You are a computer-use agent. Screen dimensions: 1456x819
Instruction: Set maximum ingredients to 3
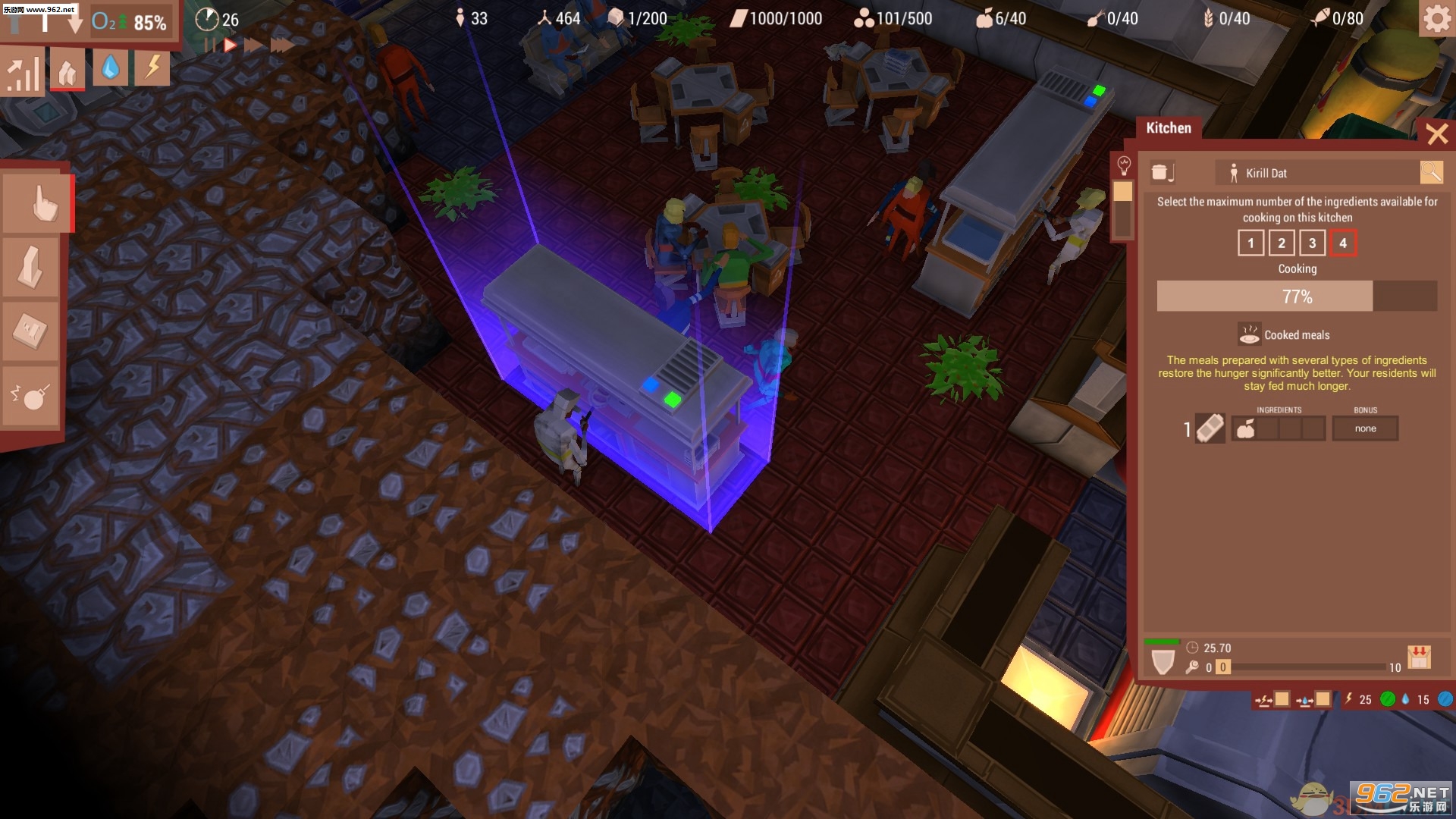point(1312,243)
